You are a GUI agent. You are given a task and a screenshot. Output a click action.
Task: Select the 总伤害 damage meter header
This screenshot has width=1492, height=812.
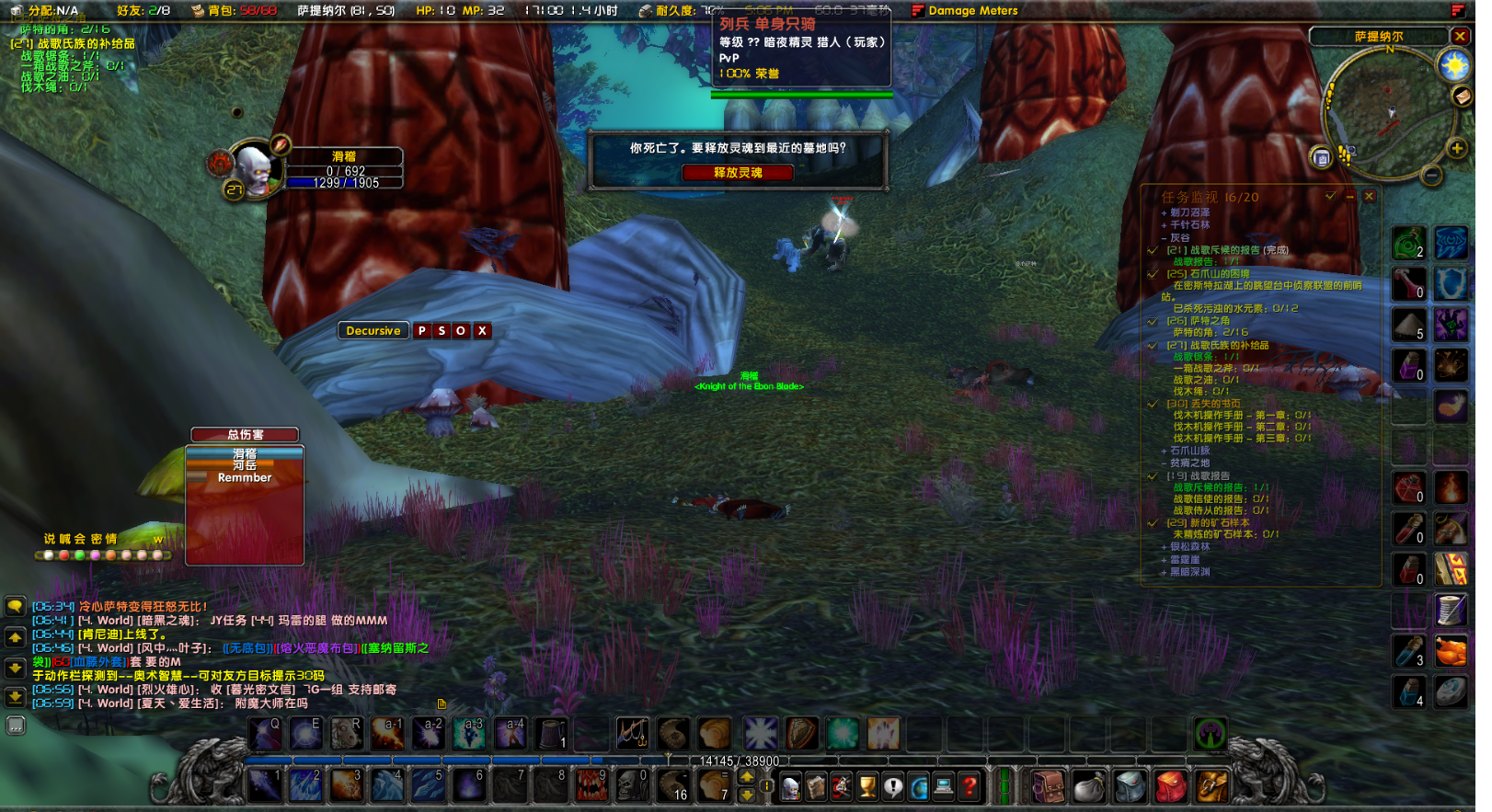[245, 435]
